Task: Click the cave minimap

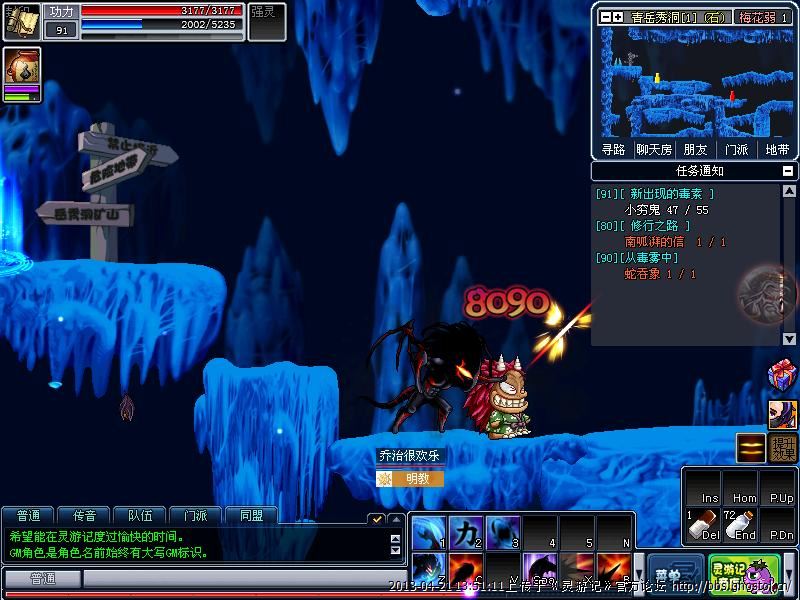Action: coord(694,82)
